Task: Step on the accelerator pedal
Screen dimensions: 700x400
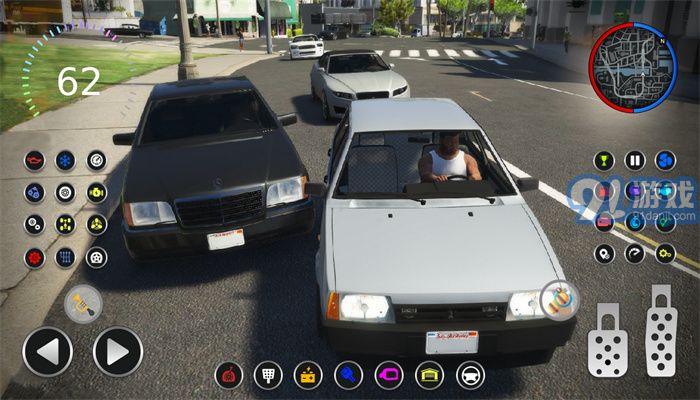Action: tap(661, 331)
